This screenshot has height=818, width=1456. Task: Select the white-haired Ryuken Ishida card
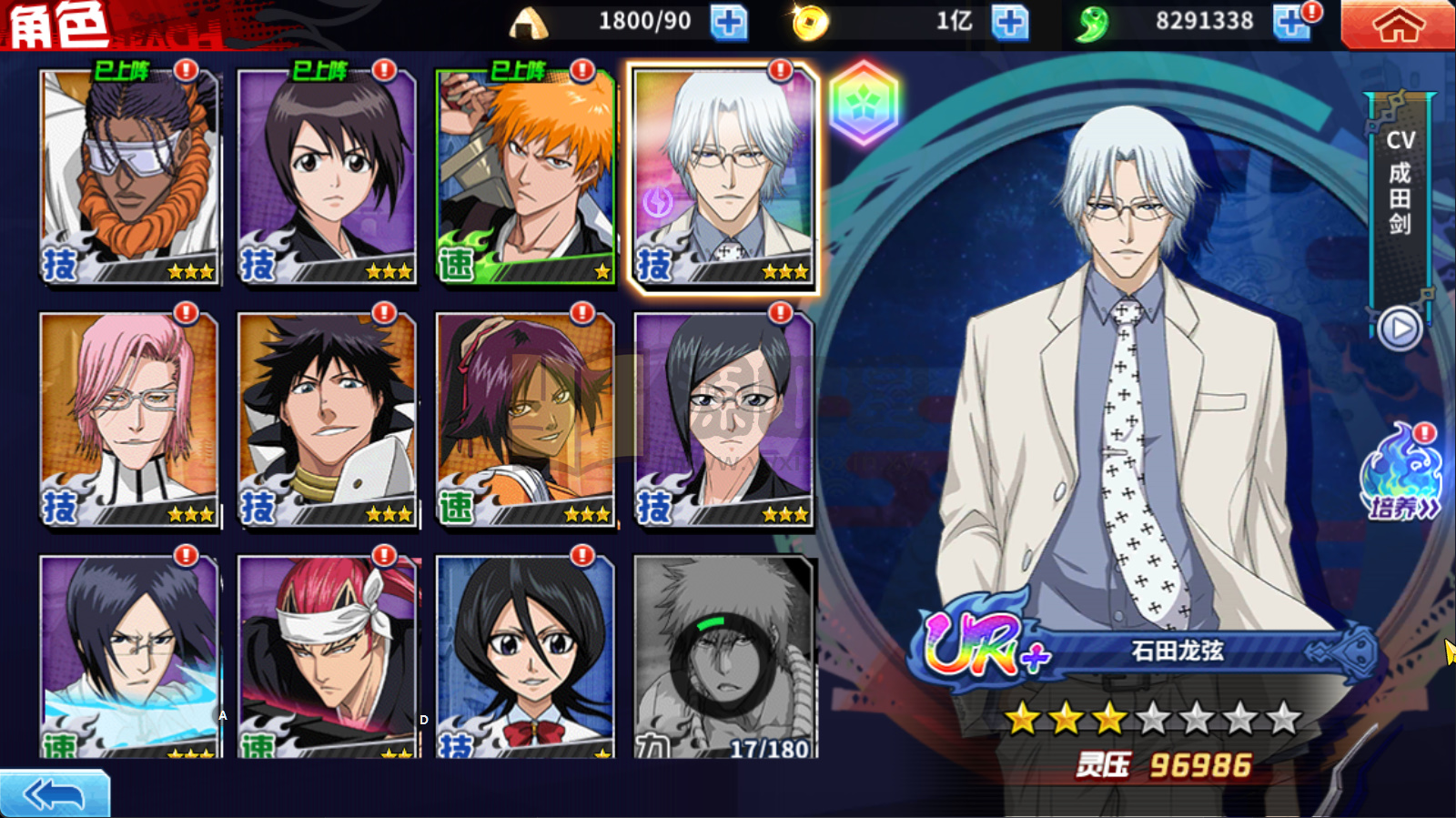(723, 177)
